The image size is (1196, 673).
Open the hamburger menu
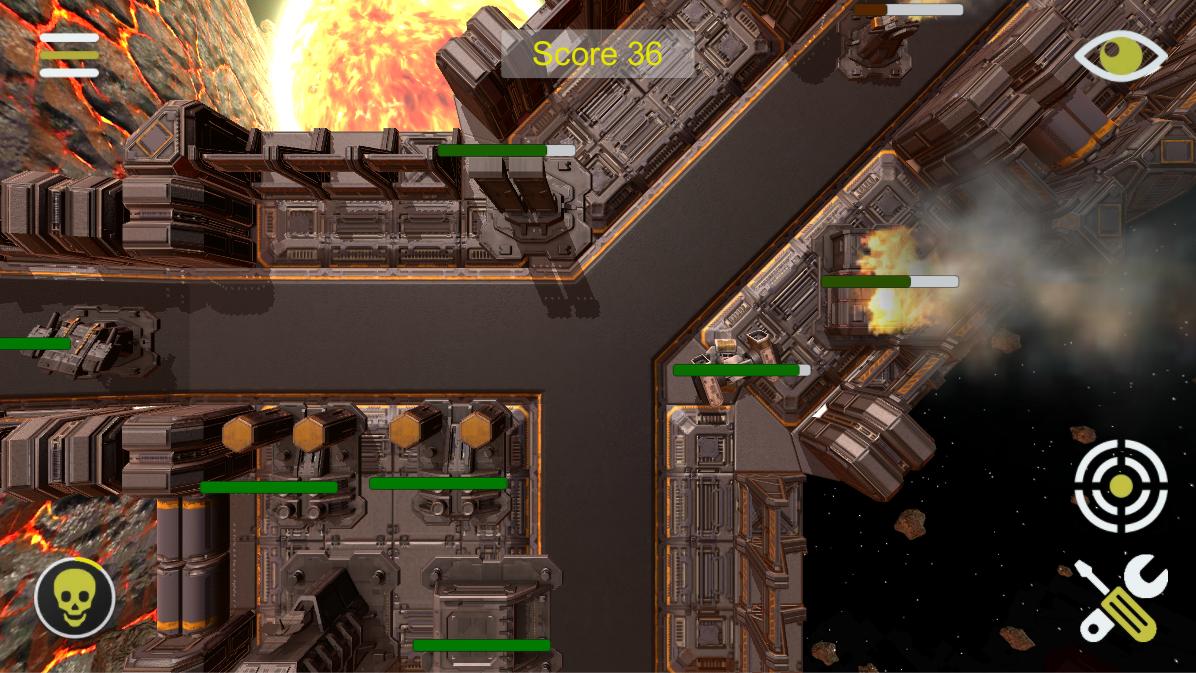coord(69,55)
